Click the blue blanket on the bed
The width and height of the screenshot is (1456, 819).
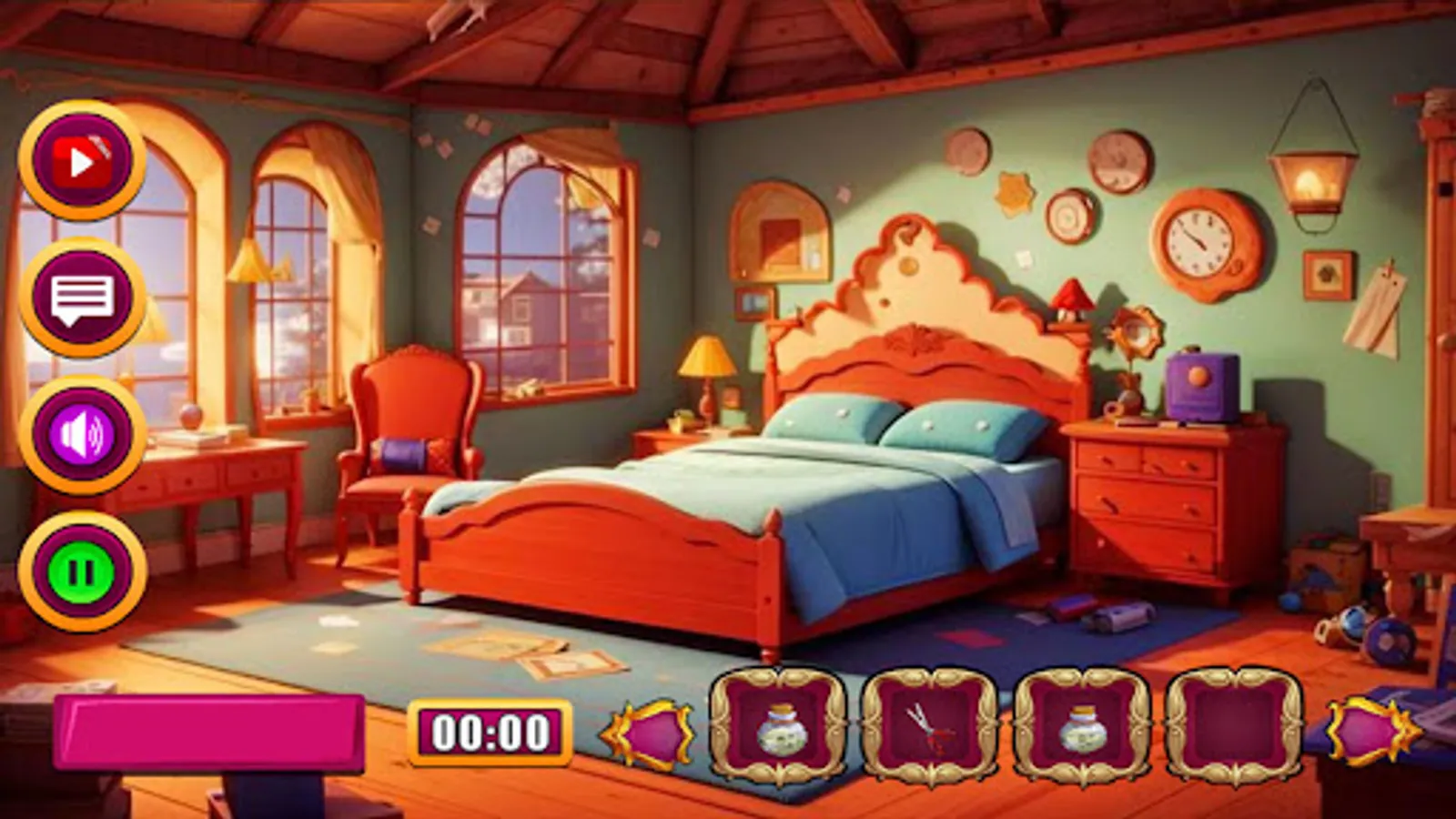coord(883,528)
